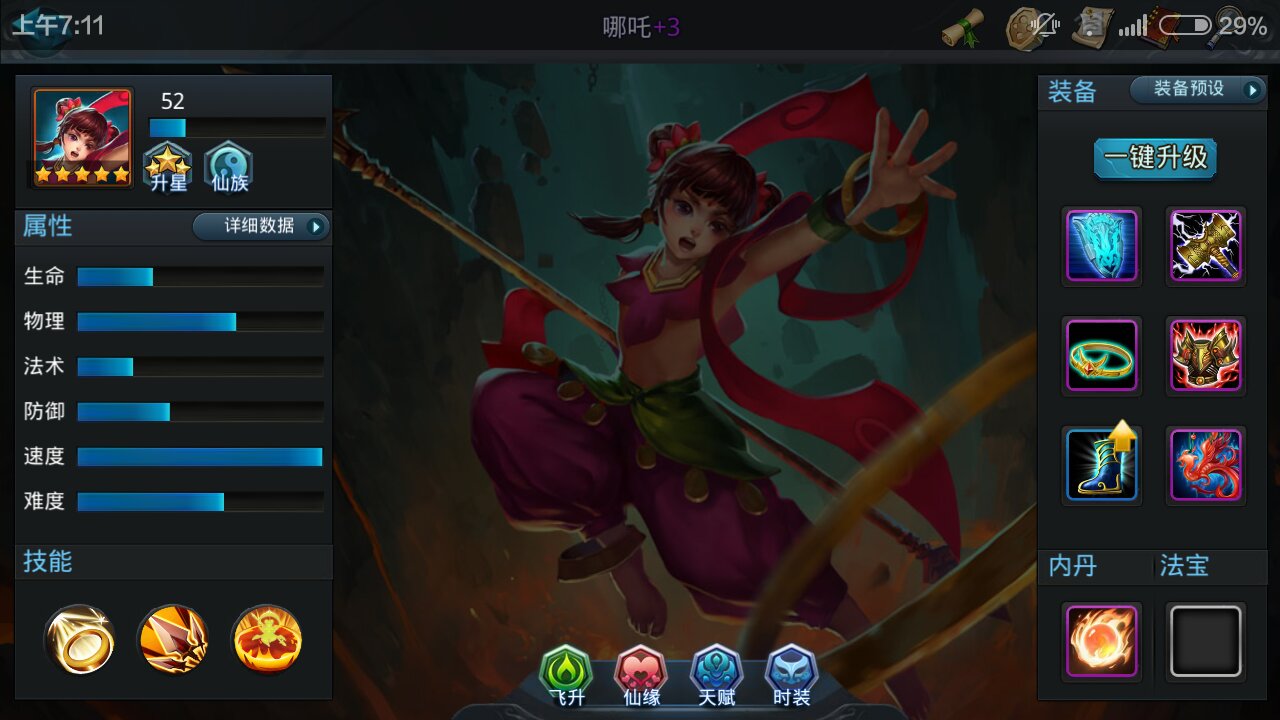This screenshot has height=720, width=1280.
Task: Select the red phoenix equipment icon
Action: pyautogui.click(x=1205, y=465)
